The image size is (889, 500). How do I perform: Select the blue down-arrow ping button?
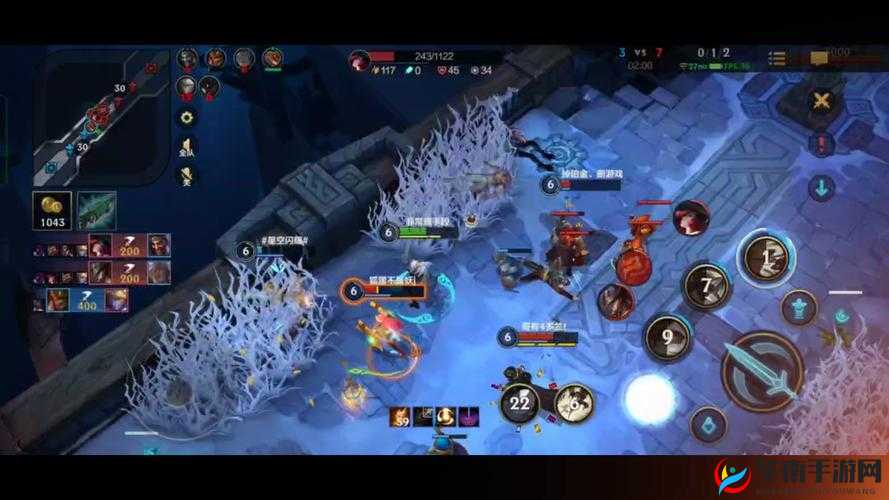[821, 187]
